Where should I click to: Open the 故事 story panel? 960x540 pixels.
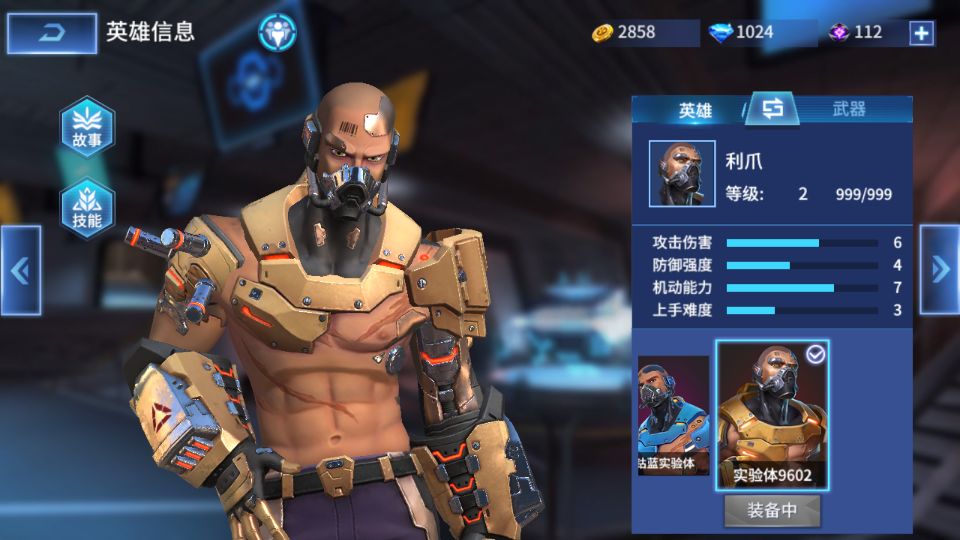point(87,128)
